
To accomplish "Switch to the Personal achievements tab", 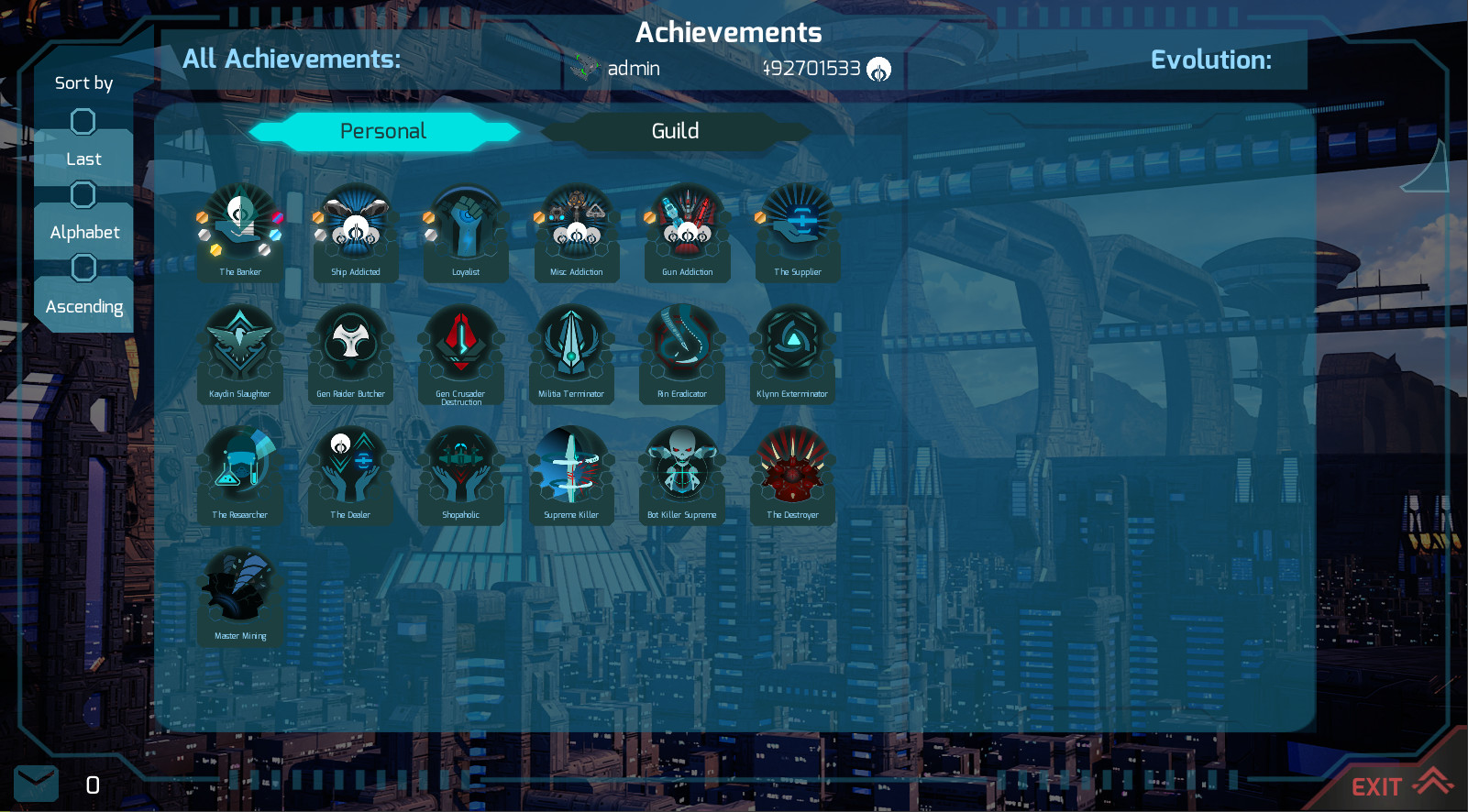I will [382, 132].
